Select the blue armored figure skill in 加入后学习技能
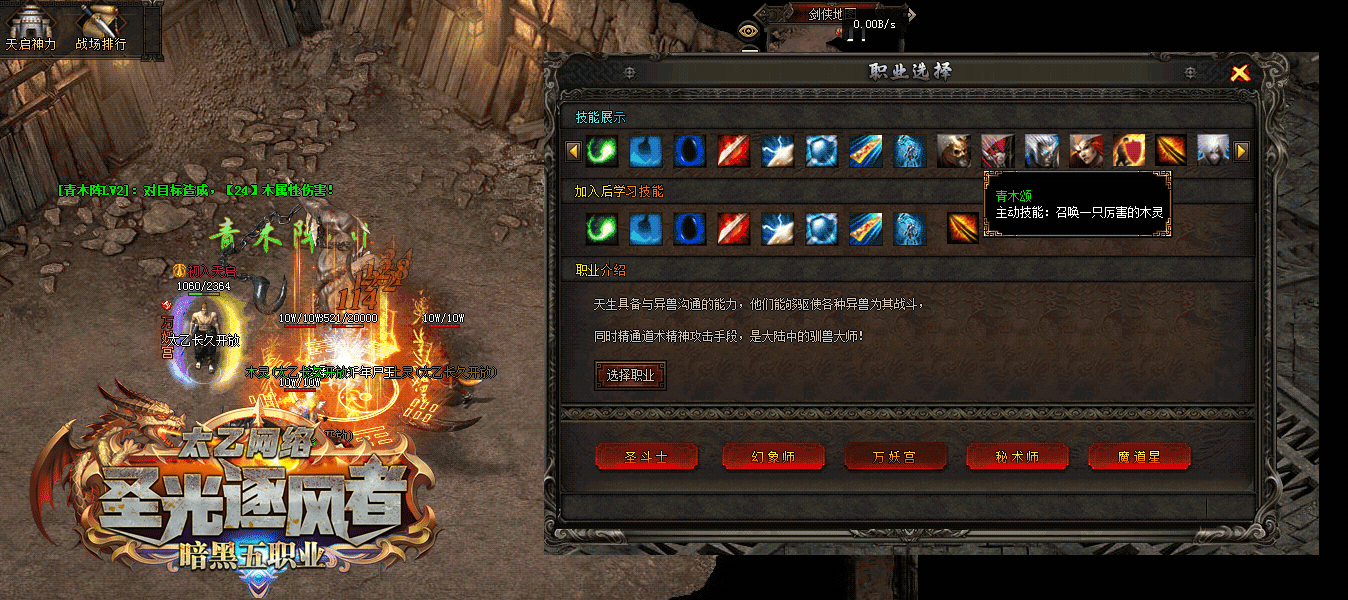 click(x=910, y=228)
